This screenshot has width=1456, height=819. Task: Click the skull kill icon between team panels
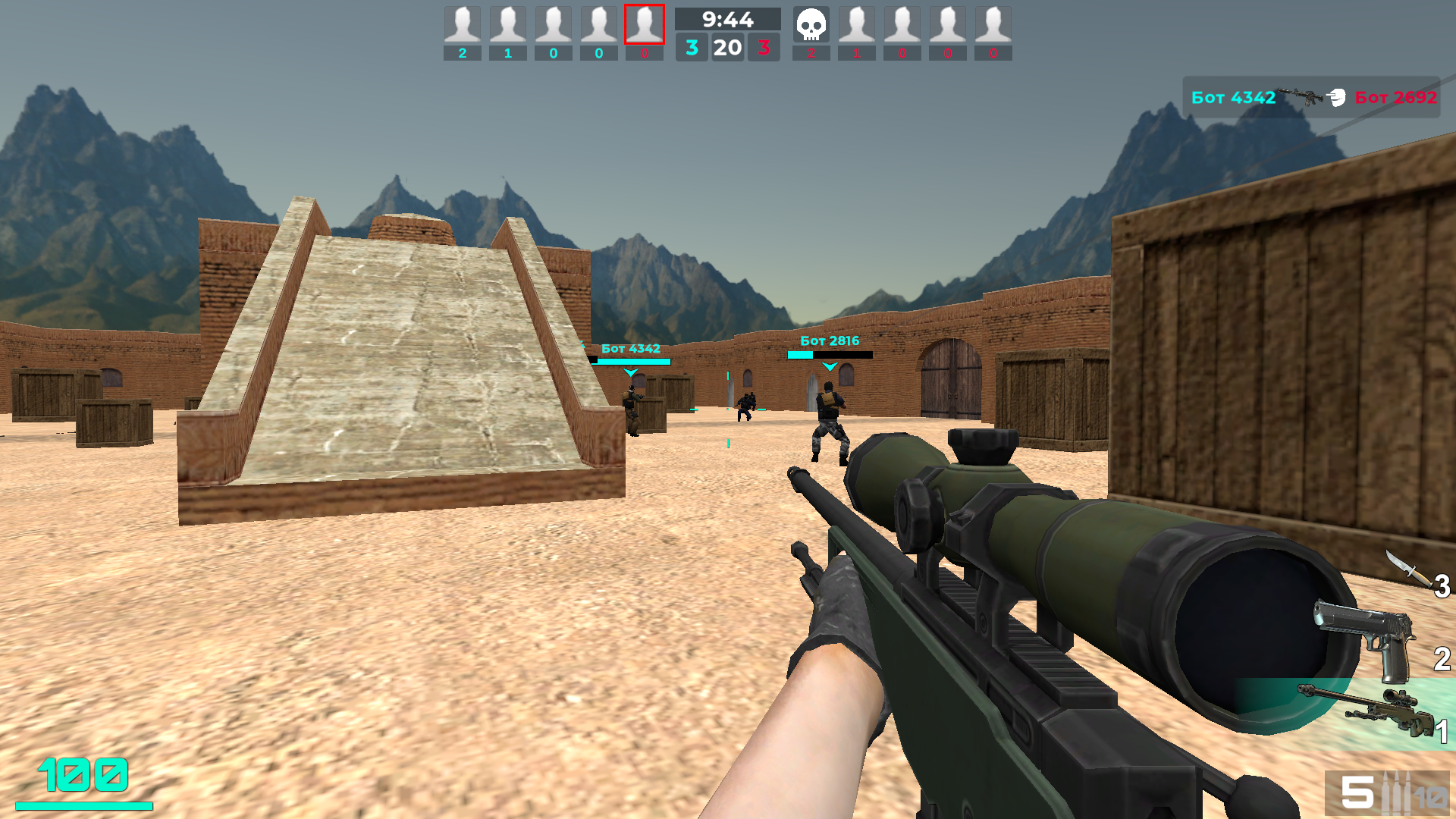pyautogui.click(x=810, y=25)
